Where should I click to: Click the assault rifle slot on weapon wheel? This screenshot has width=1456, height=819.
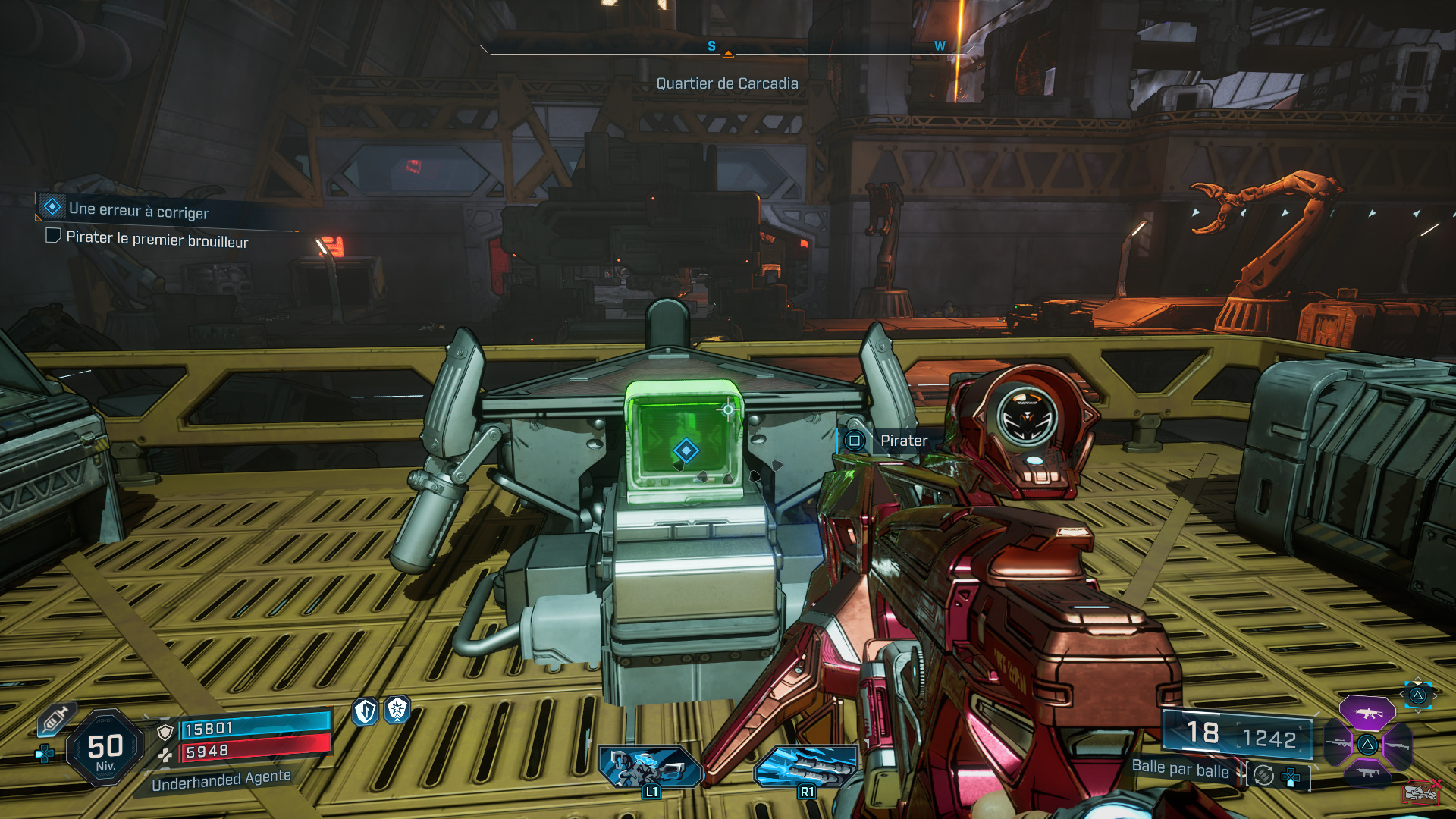[1367, 714]
